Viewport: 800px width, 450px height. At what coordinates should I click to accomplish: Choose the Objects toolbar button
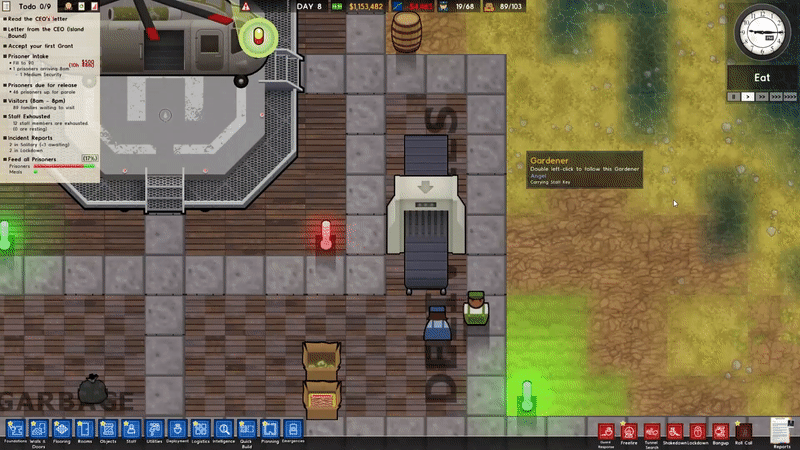(108, 428)
